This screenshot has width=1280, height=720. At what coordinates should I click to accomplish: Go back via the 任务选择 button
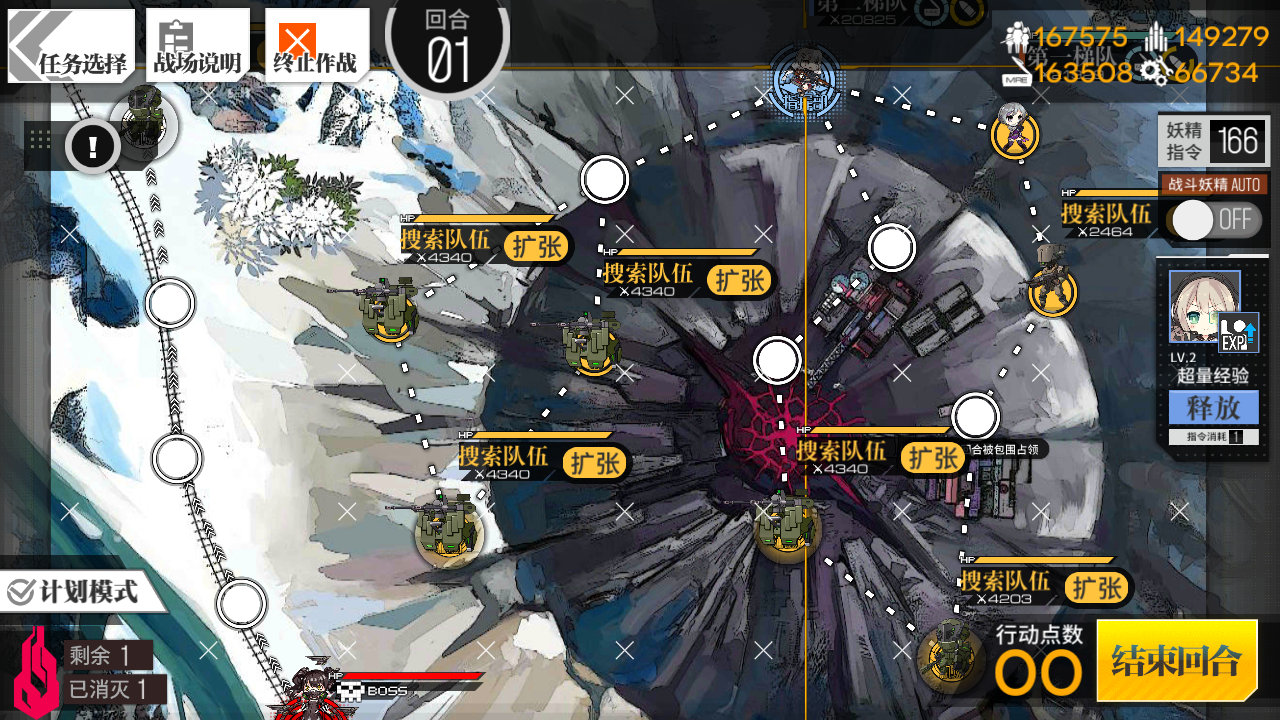tap(72, 46)
